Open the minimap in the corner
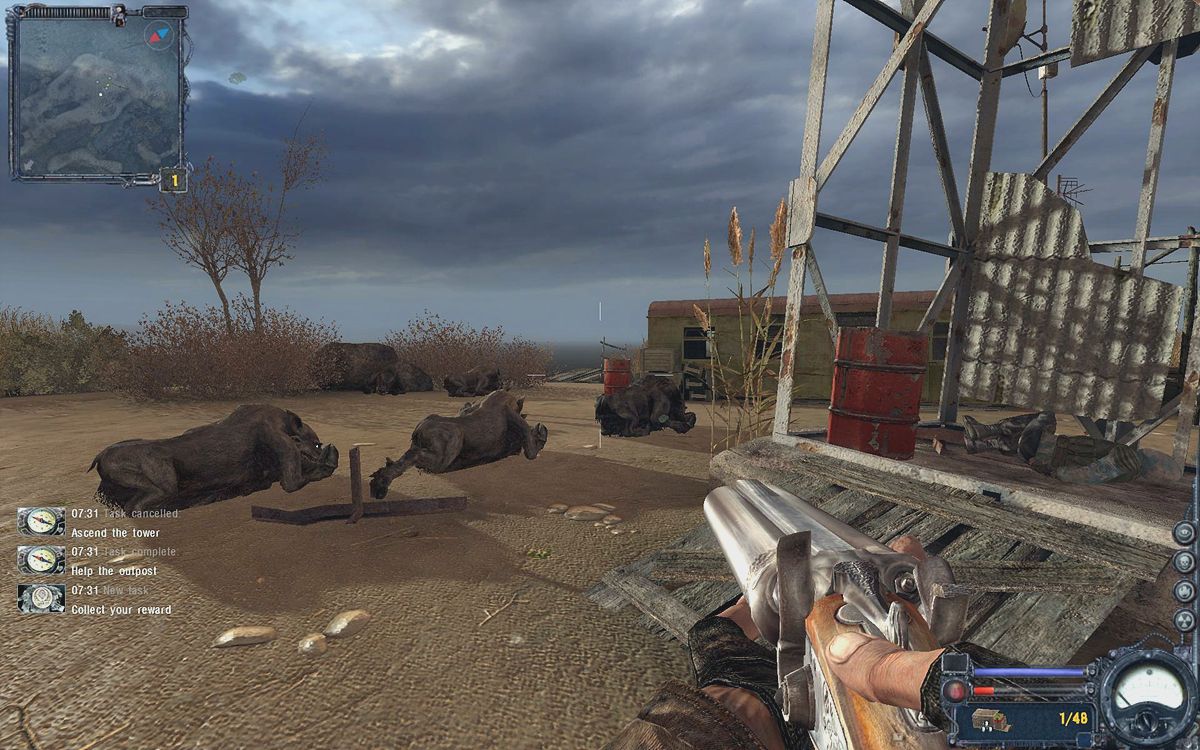This screenshot has height=750, width=1200. point(95,95)
